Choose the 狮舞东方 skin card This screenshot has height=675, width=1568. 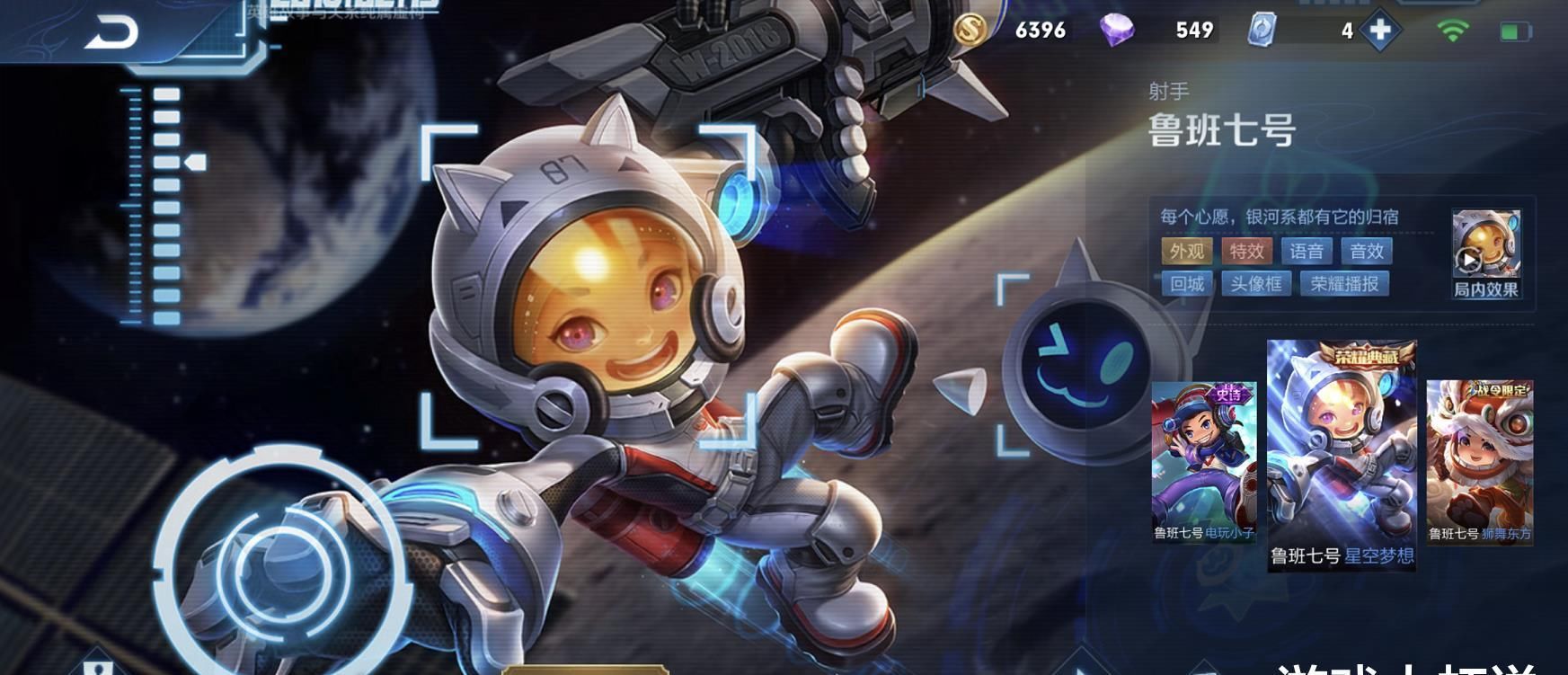(1479, 462)
